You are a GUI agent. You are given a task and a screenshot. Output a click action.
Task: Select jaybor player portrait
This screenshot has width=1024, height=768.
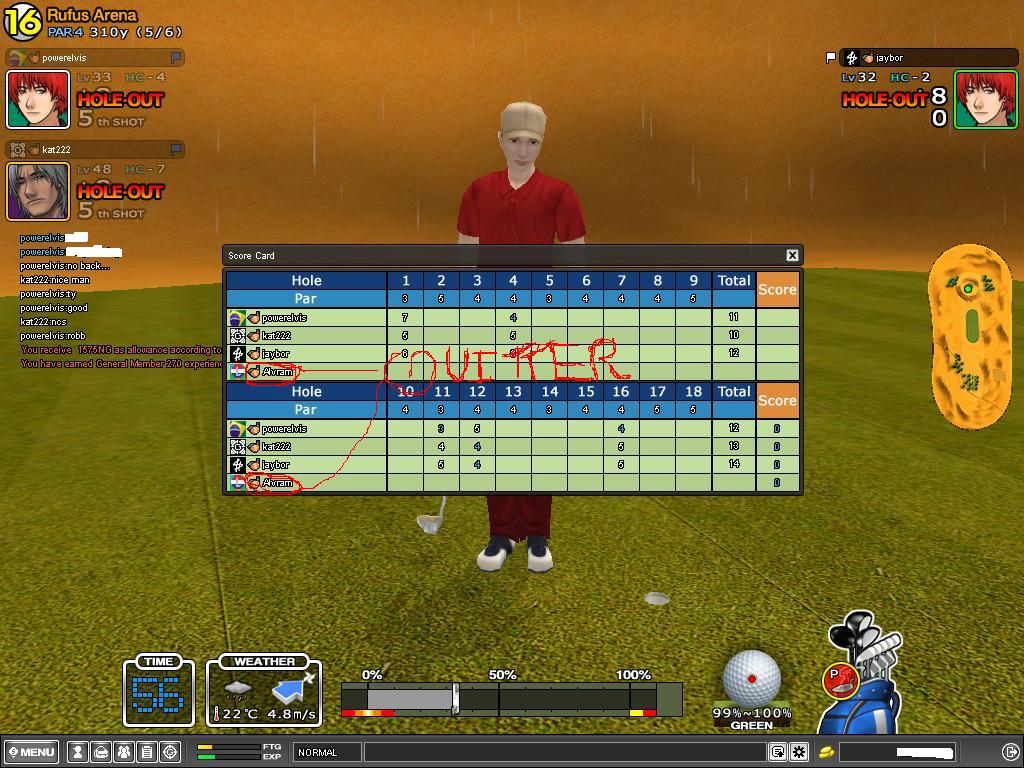pos(985,99)
